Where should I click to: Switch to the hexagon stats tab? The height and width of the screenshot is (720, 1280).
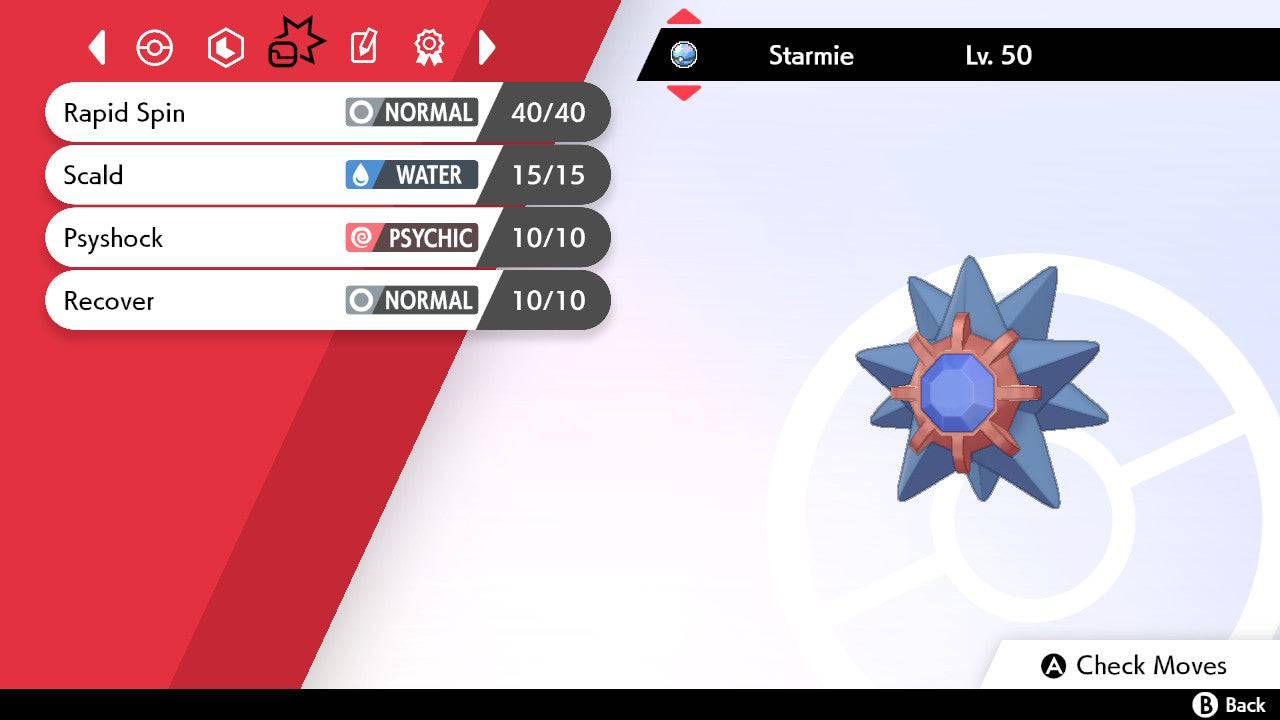pyautogui.click(x=225, y=48)
